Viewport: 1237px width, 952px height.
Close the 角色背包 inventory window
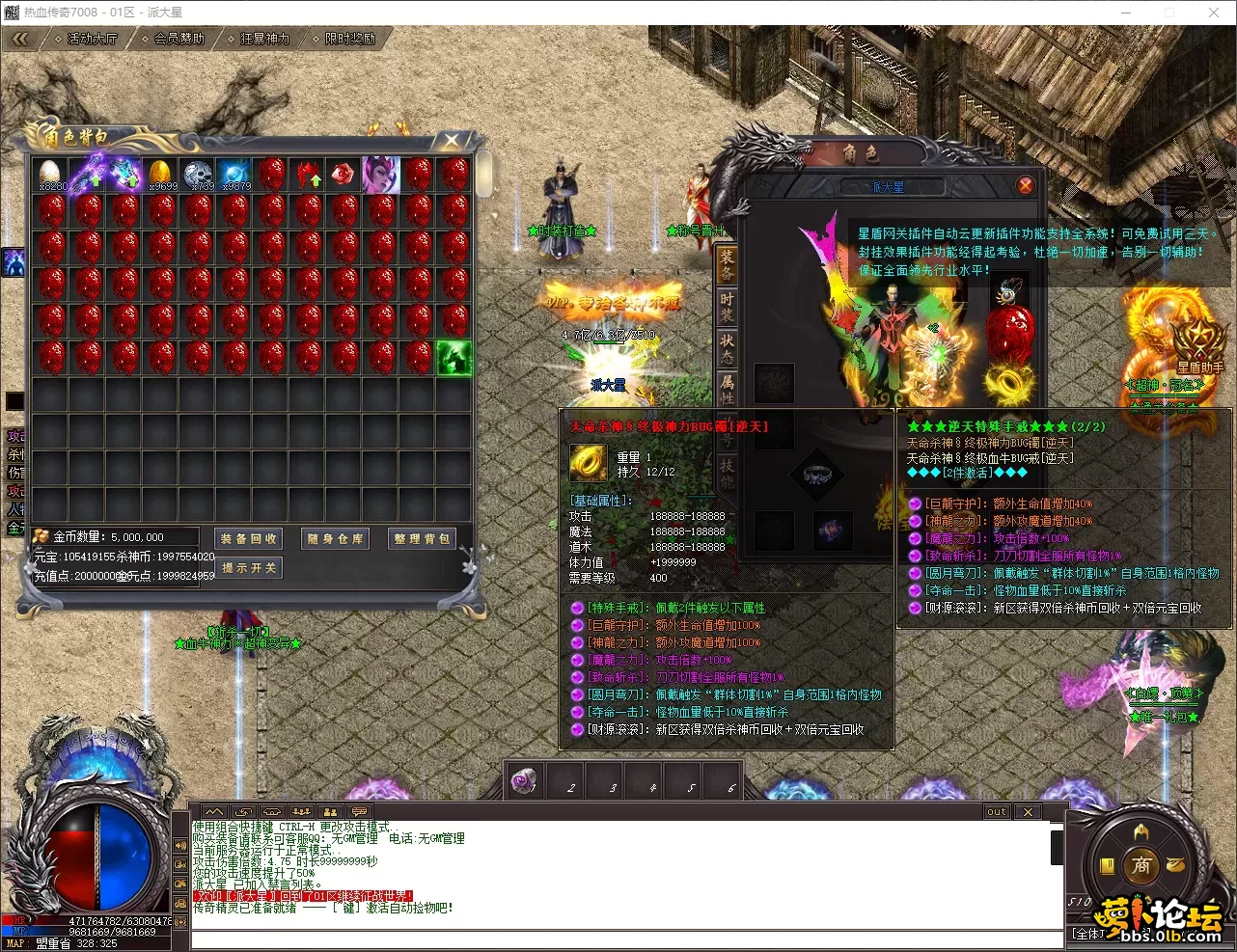click(452, 141)
